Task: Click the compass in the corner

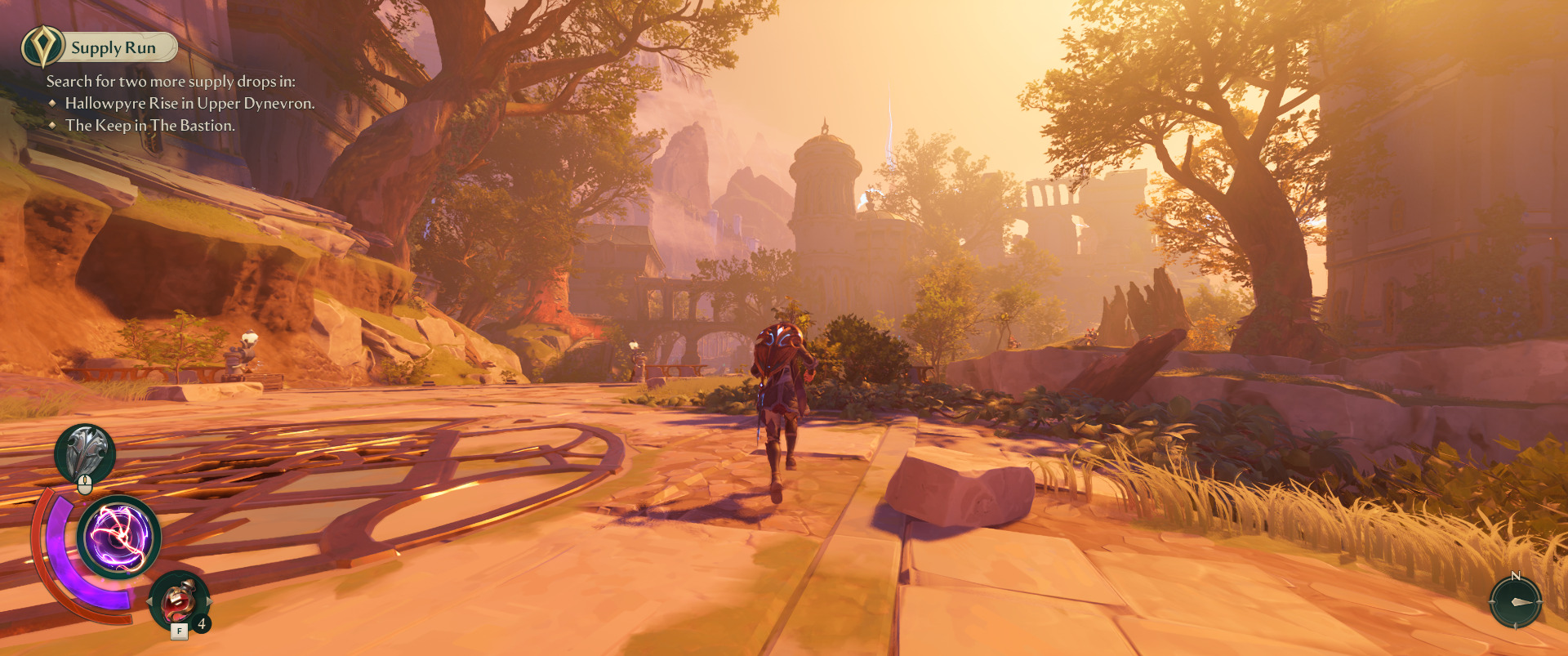Action: (1516, 602)
